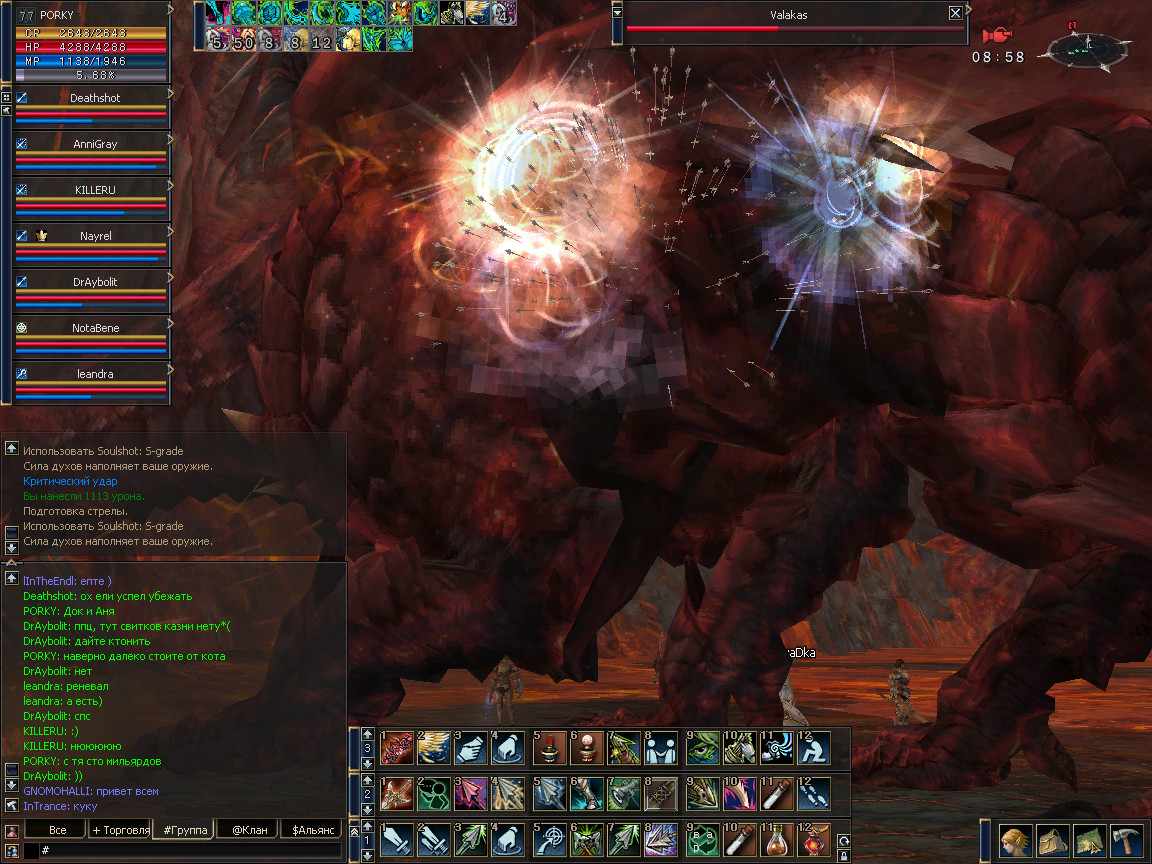Close the Valakas target window

point(955,13)
